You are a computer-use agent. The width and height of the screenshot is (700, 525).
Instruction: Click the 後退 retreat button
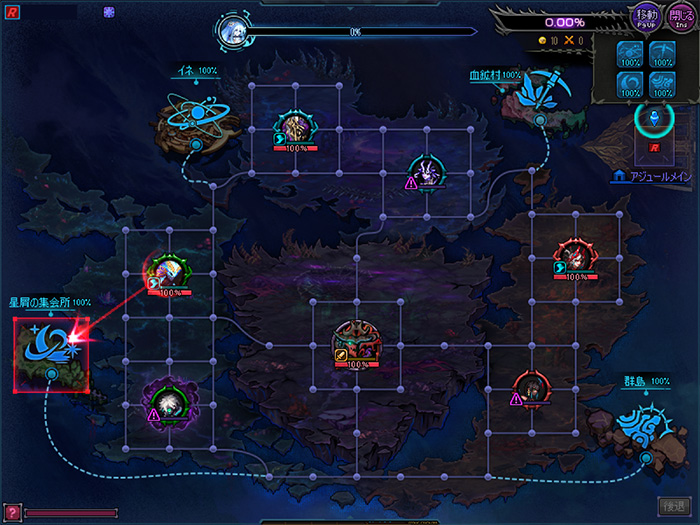pos(672,507)
